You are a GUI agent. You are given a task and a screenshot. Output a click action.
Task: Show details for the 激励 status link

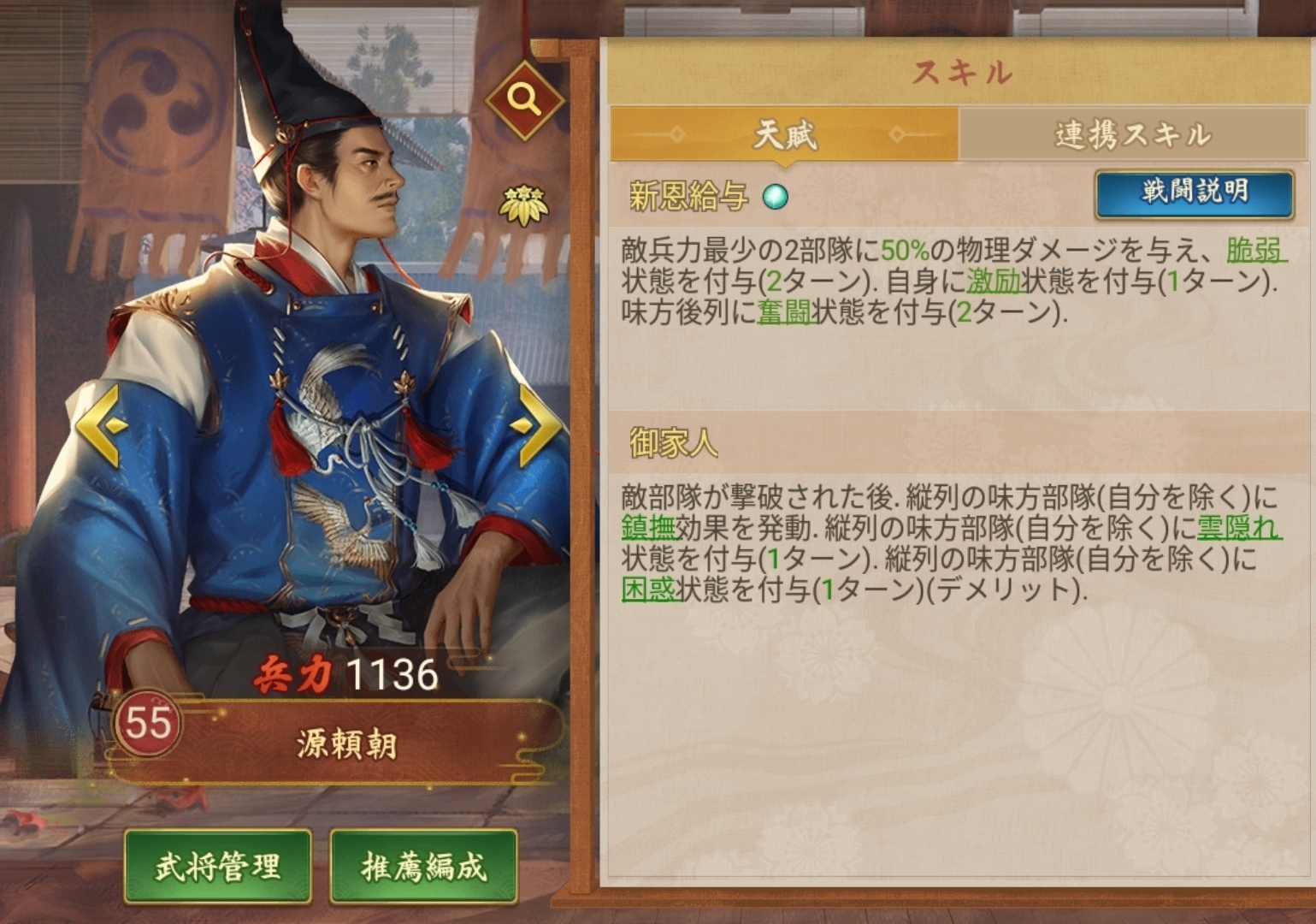click(994, 281)
